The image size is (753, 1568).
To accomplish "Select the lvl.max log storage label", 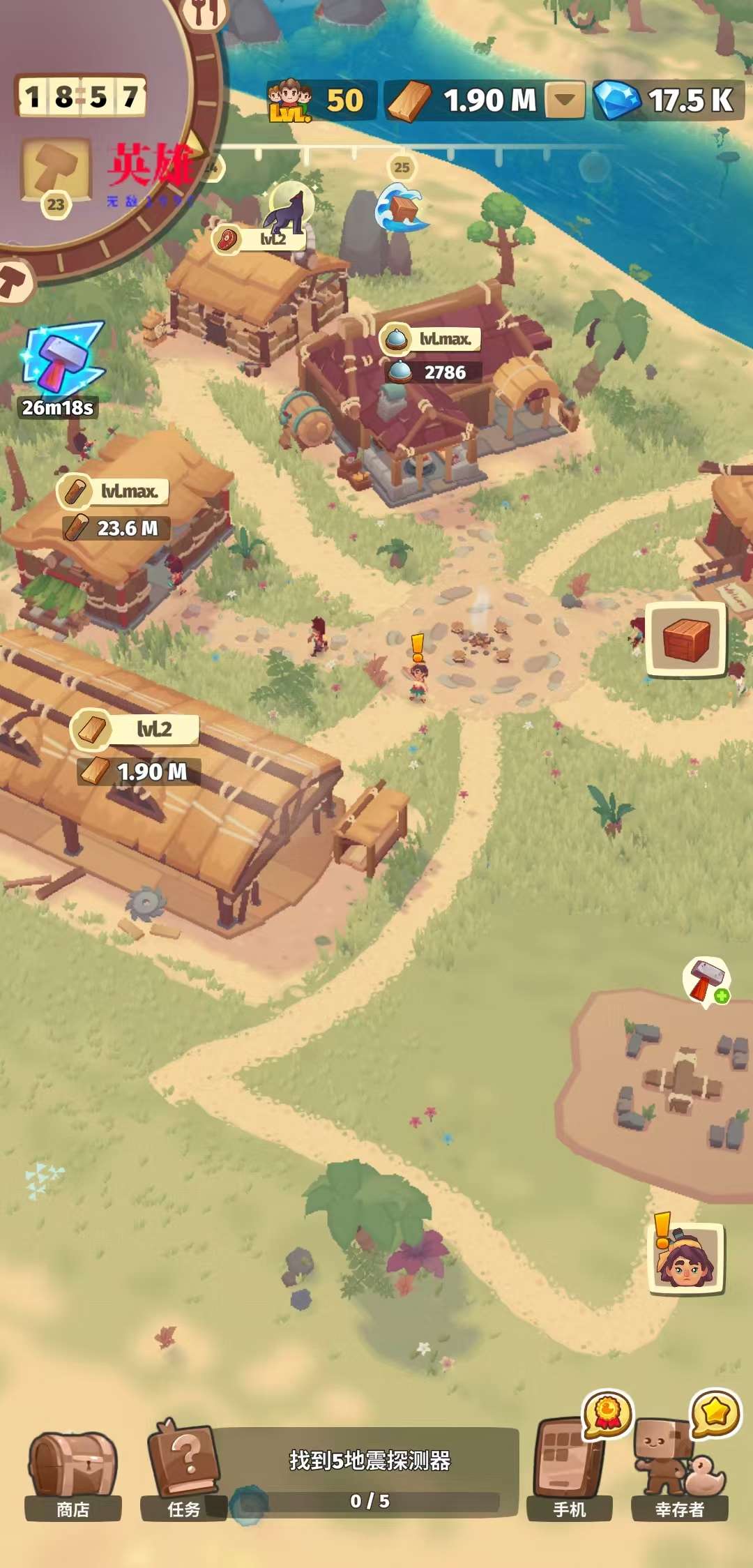I will 113,492.
